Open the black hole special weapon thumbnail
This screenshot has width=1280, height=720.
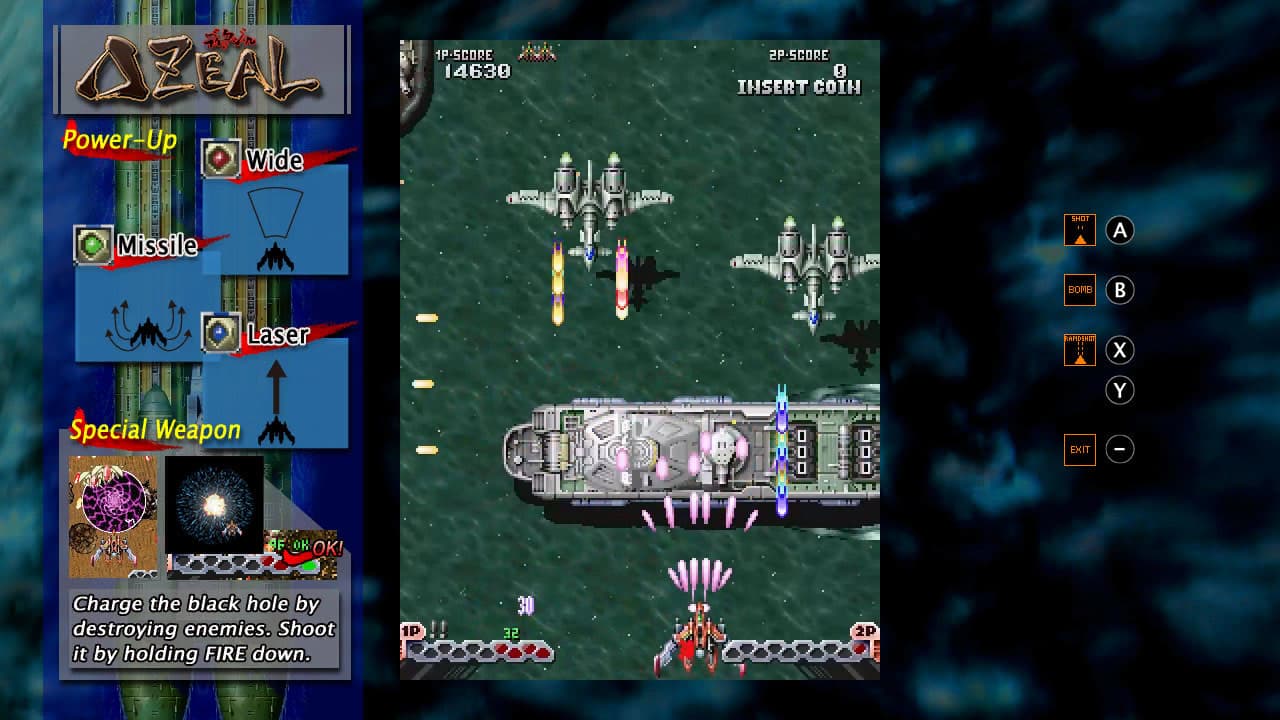pos(112,516)
